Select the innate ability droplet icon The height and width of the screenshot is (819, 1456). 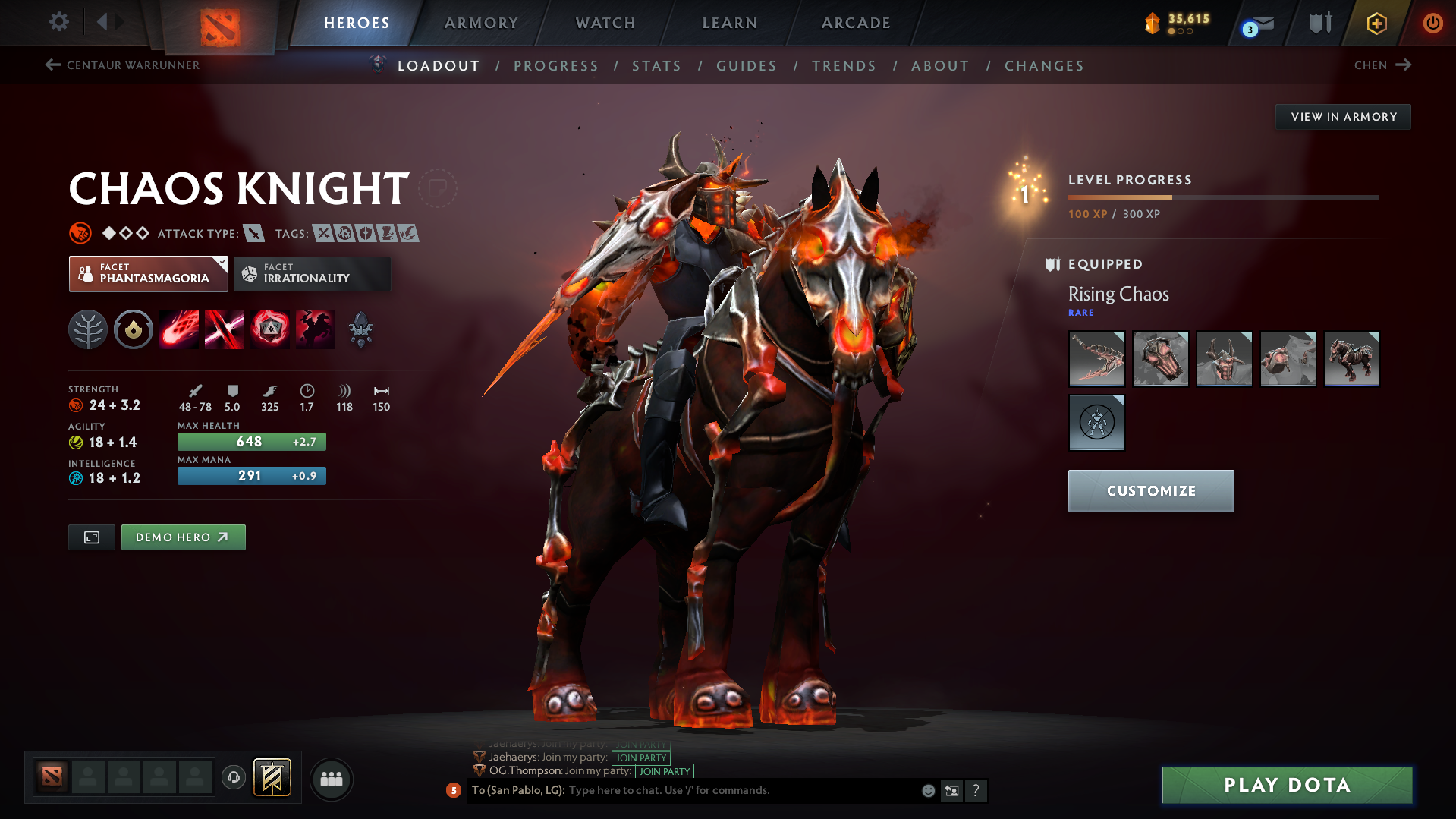(134, 329)
